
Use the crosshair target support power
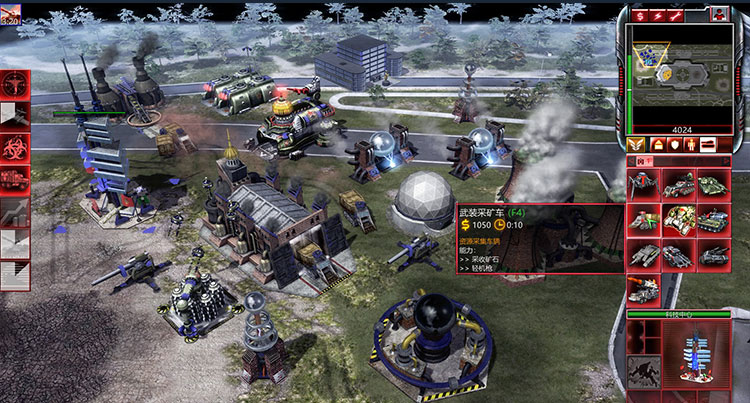coord(15,84)
